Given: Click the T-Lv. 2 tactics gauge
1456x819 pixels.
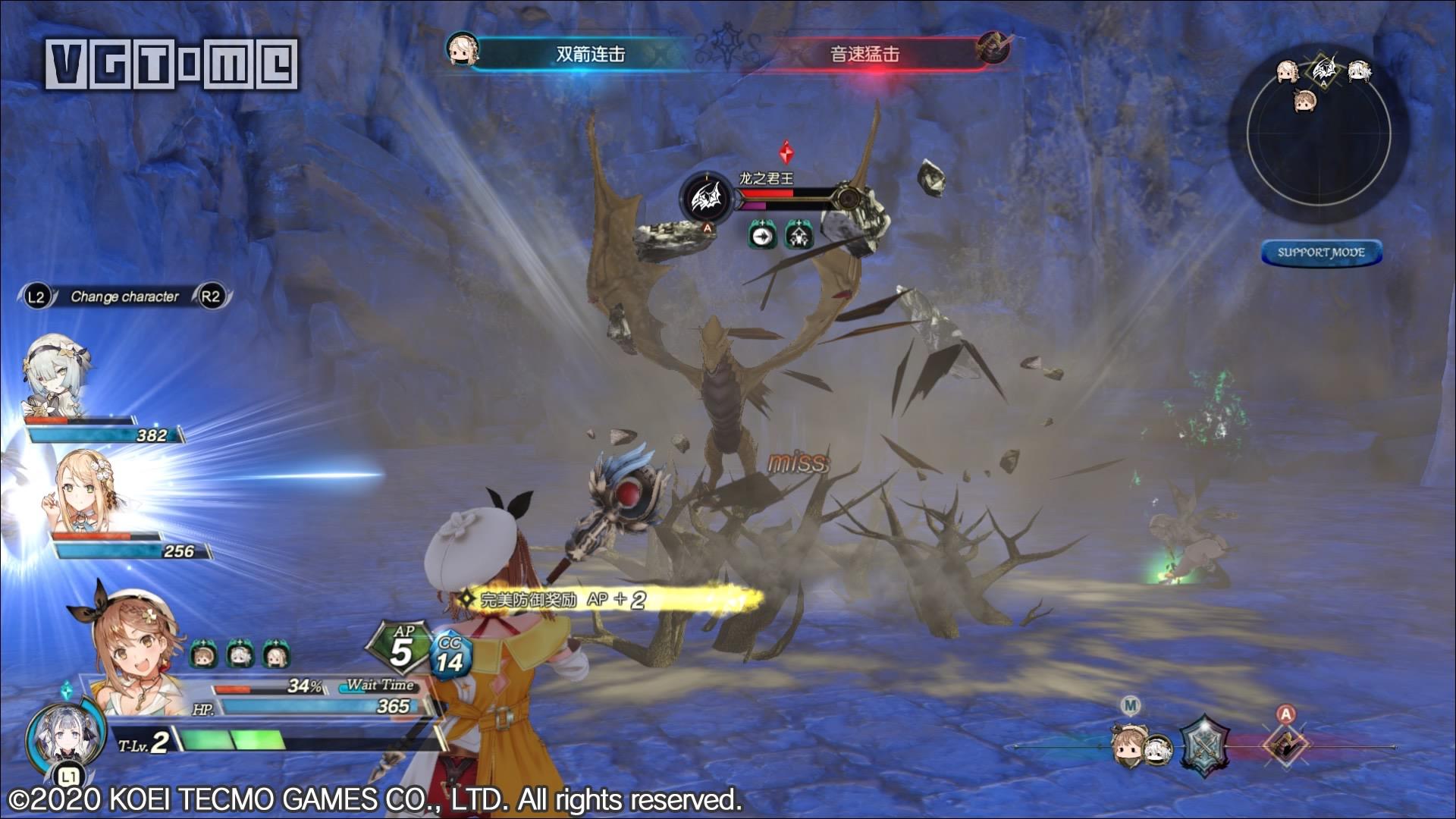Looking at the screenshot, I should pyautogui.click(x=227, y=741).
